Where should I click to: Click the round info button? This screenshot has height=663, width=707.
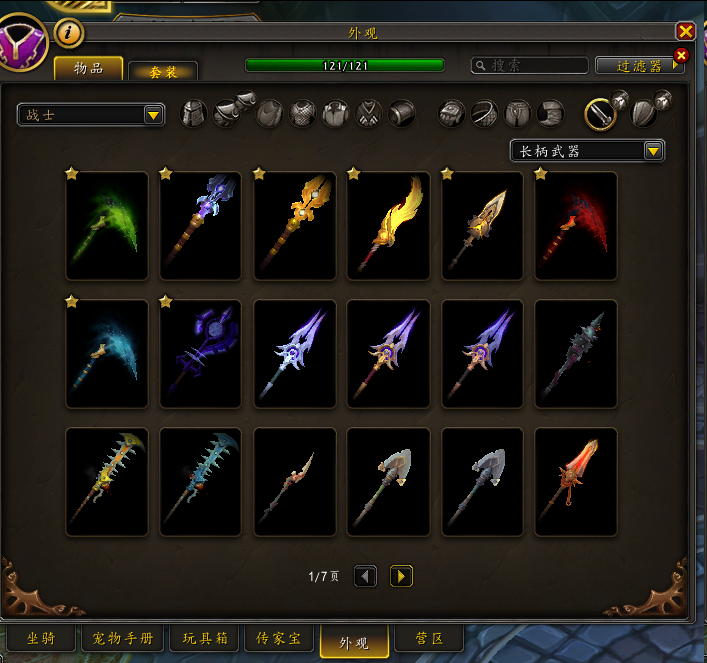pos(68,33)
